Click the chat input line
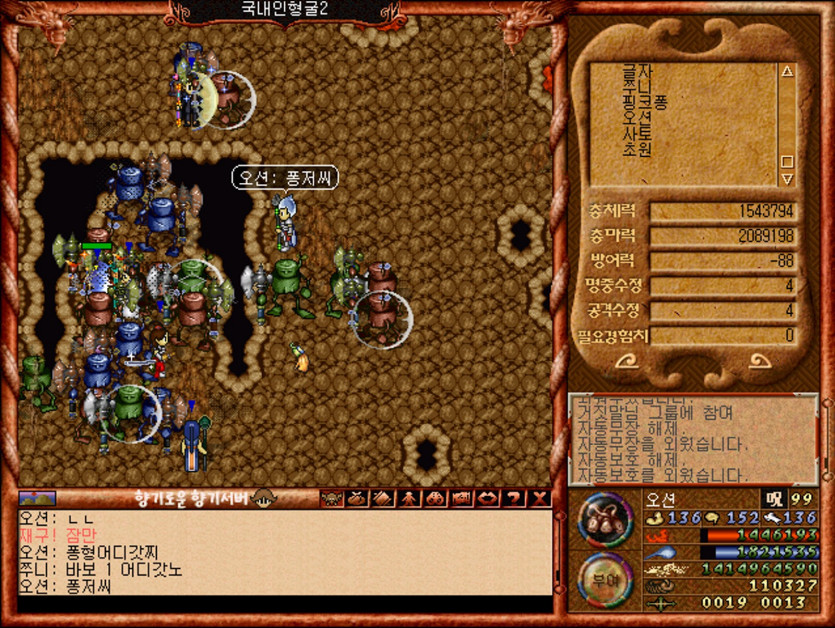 point(284,604)
